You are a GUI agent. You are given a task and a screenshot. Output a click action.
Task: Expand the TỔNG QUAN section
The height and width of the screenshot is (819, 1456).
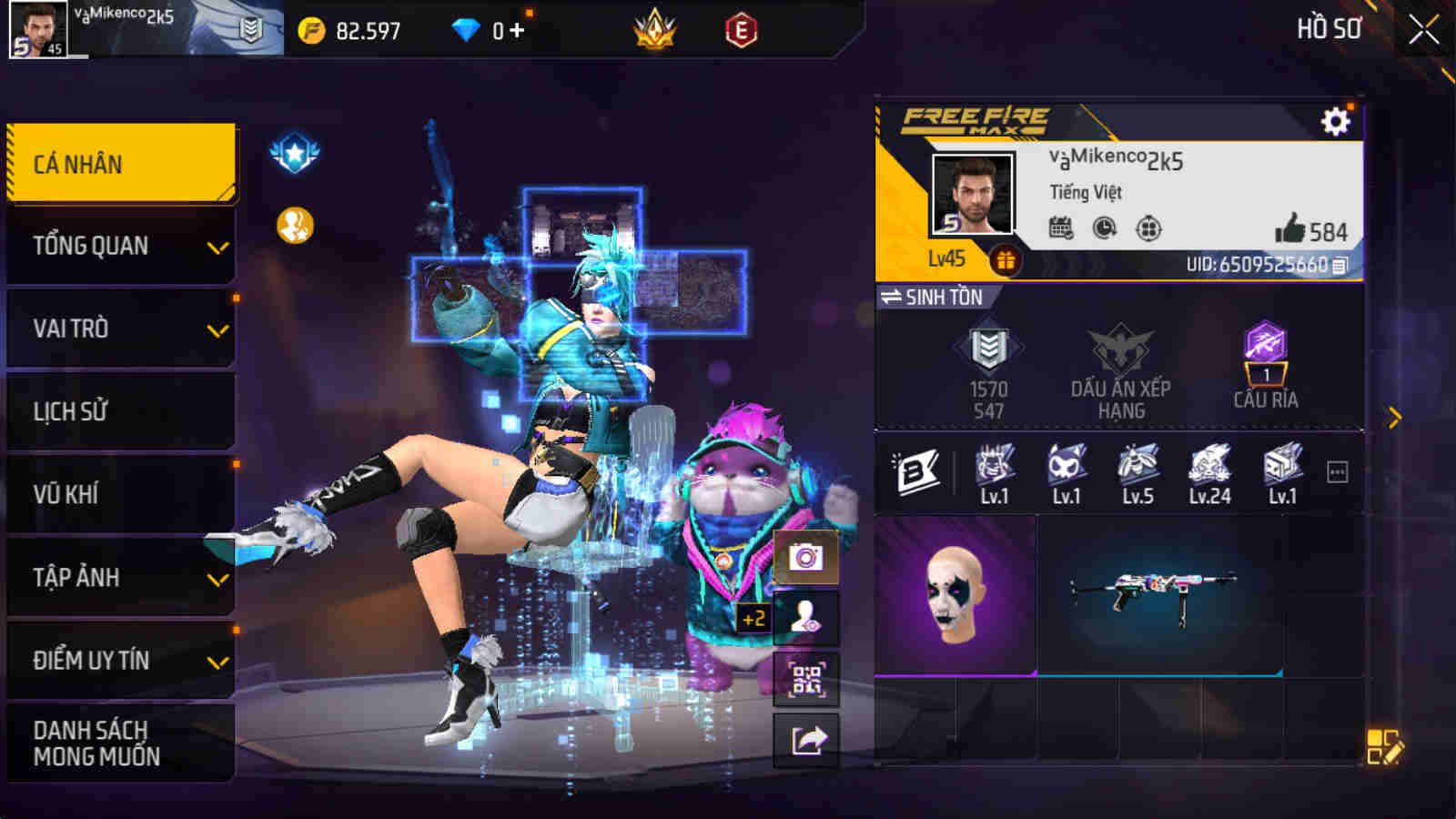(120, 245)
